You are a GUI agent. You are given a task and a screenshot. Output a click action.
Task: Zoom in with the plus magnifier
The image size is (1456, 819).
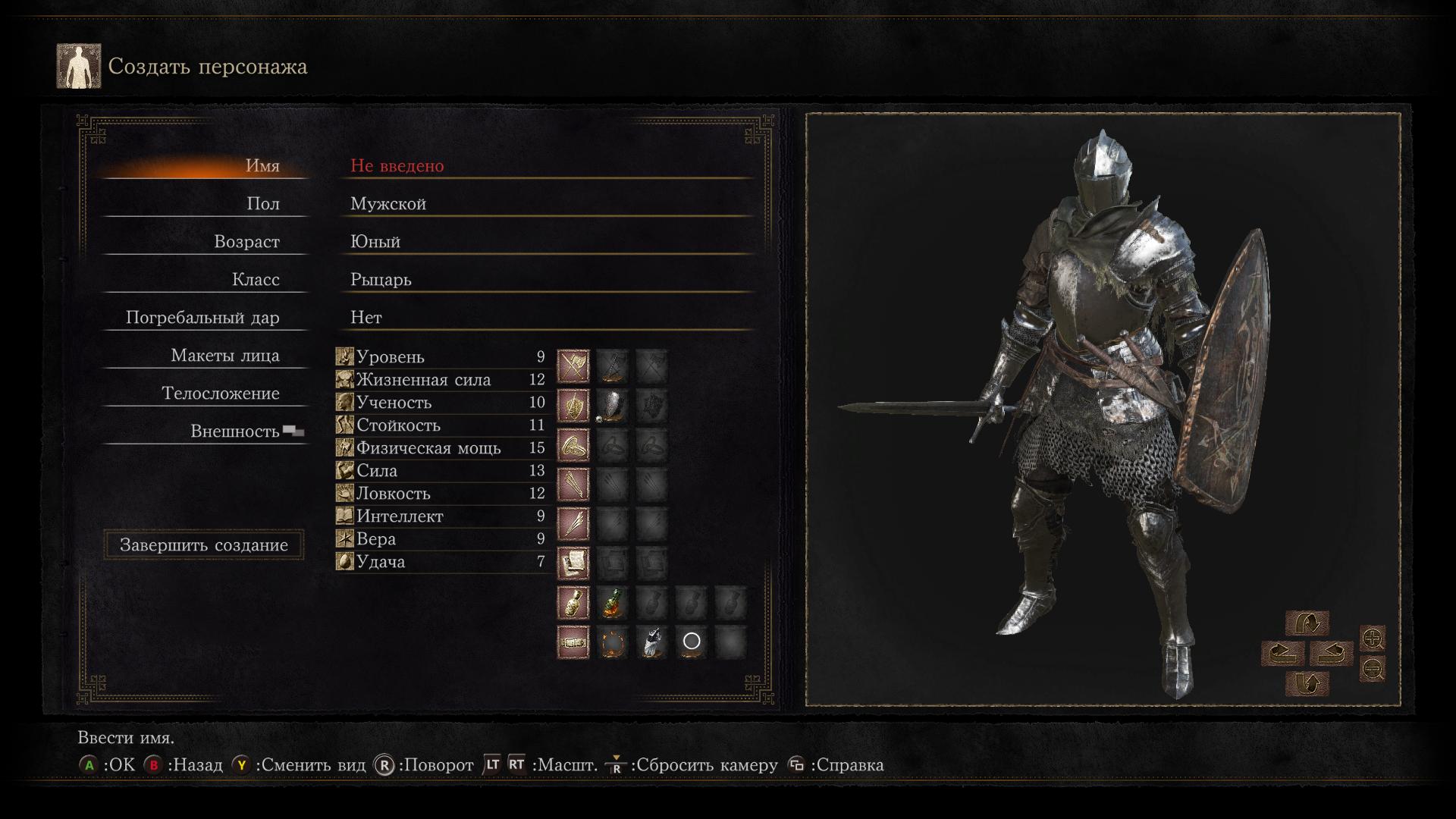click(1373, 639)
